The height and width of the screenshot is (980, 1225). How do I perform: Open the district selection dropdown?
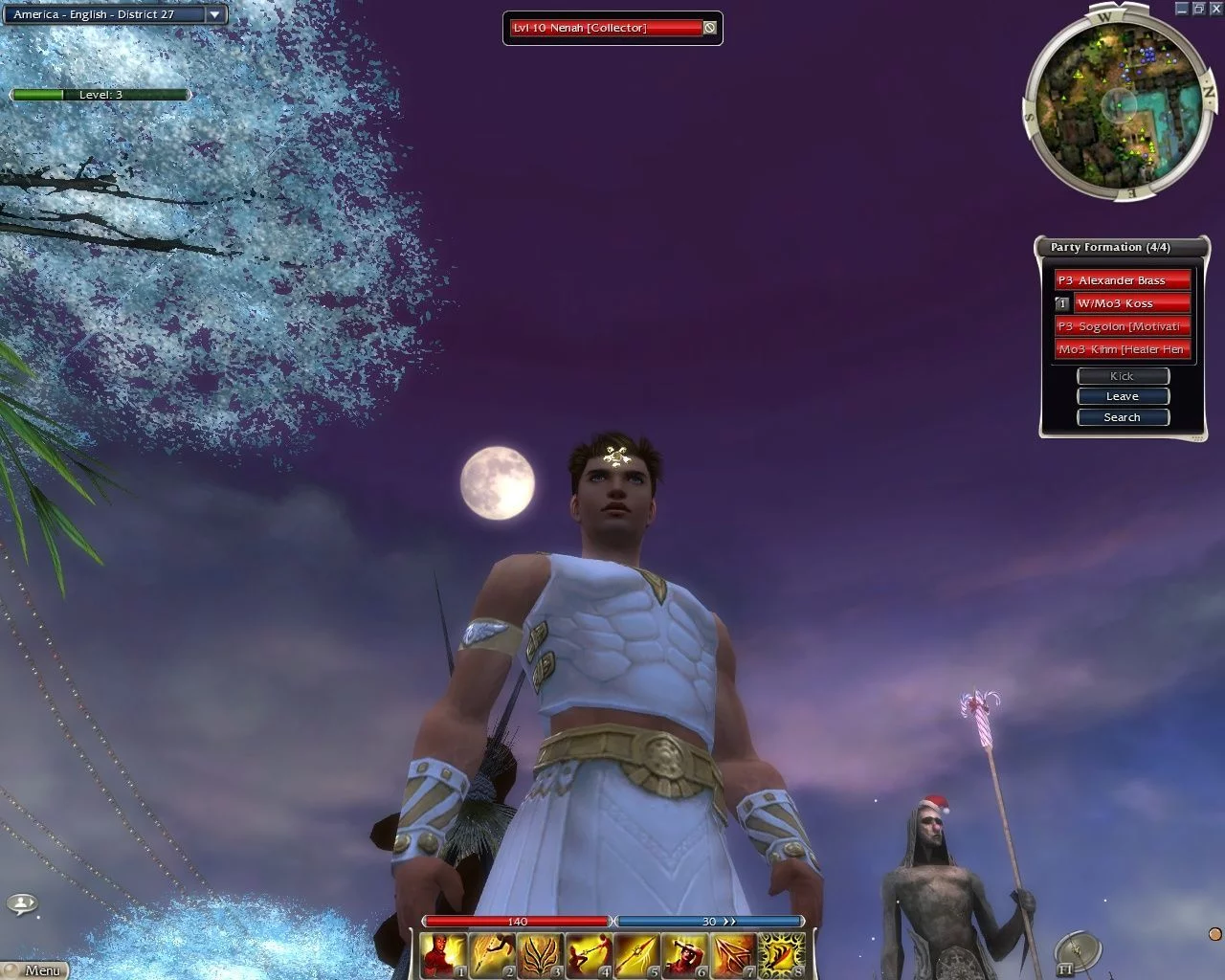pyautogui.click(x=215, y=14)
